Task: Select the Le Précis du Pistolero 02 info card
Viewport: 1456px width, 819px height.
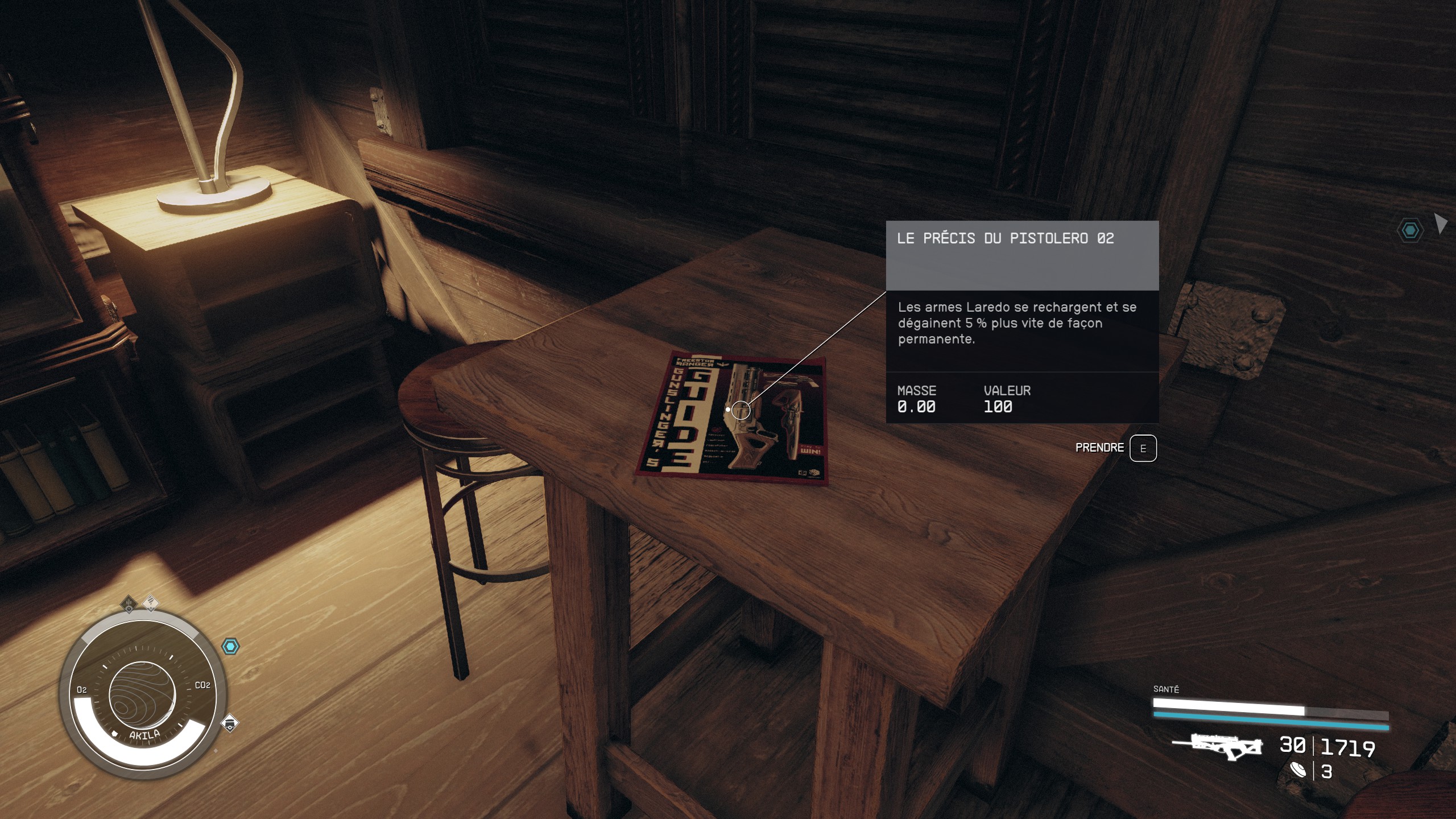Action: pyautogui.click(x=1022, y=321)
